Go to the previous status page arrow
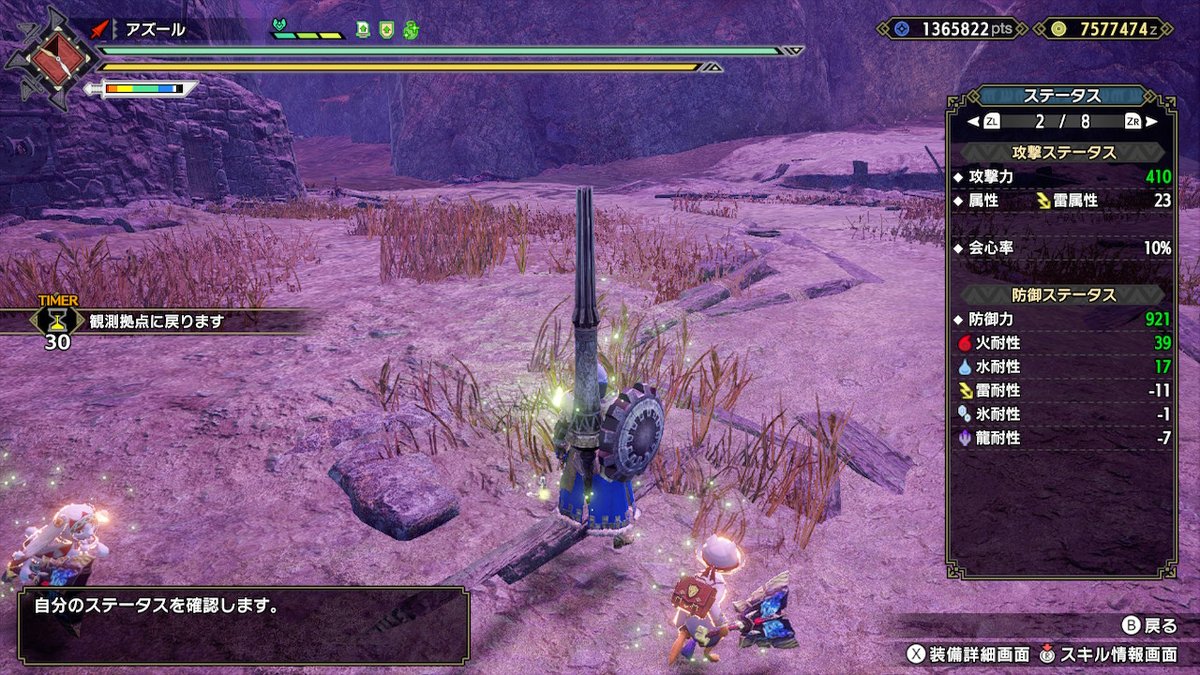1200x675 pixels. tap(970, 121)
